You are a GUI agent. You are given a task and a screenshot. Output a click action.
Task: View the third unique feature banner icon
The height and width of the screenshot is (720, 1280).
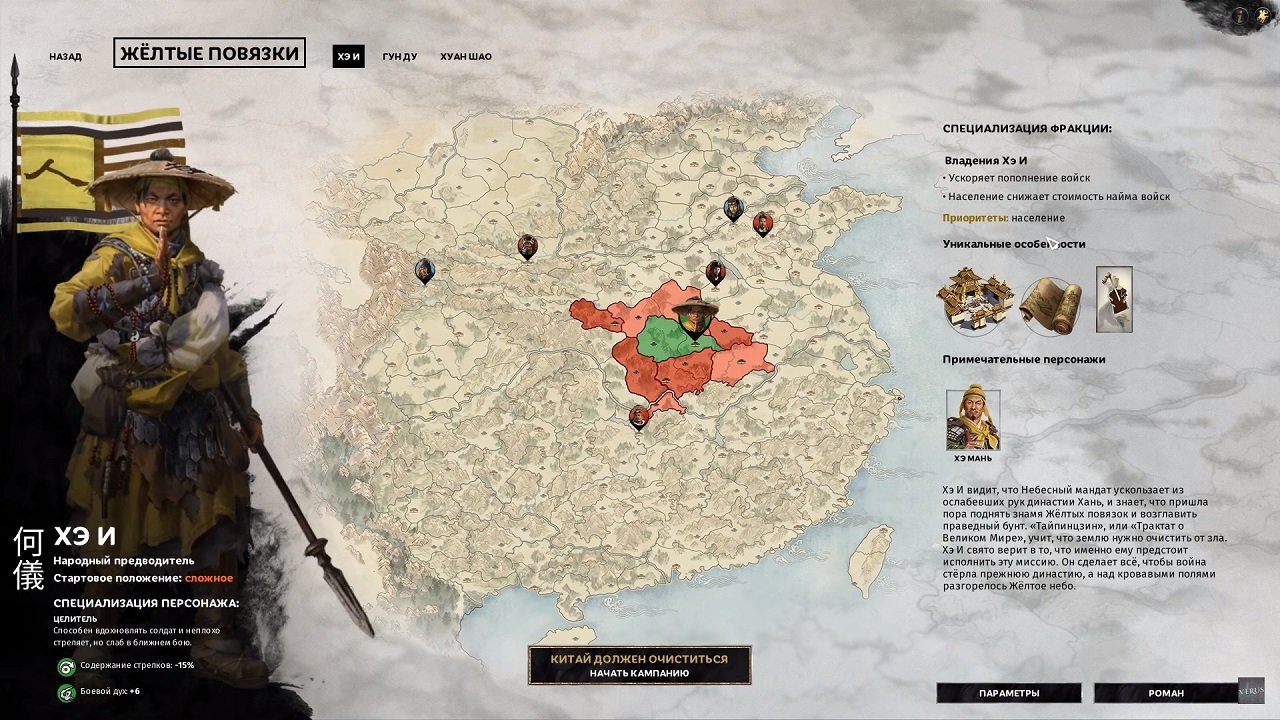point(1113,297)
